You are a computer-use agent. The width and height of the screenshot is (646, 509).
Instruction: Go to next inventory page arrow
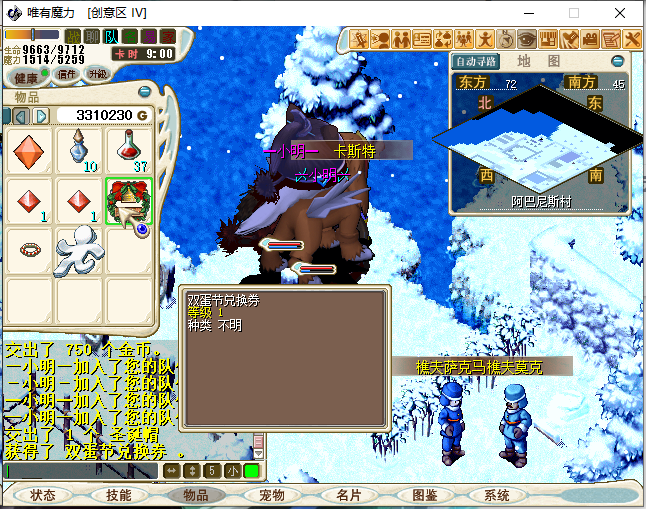[41, 116]
